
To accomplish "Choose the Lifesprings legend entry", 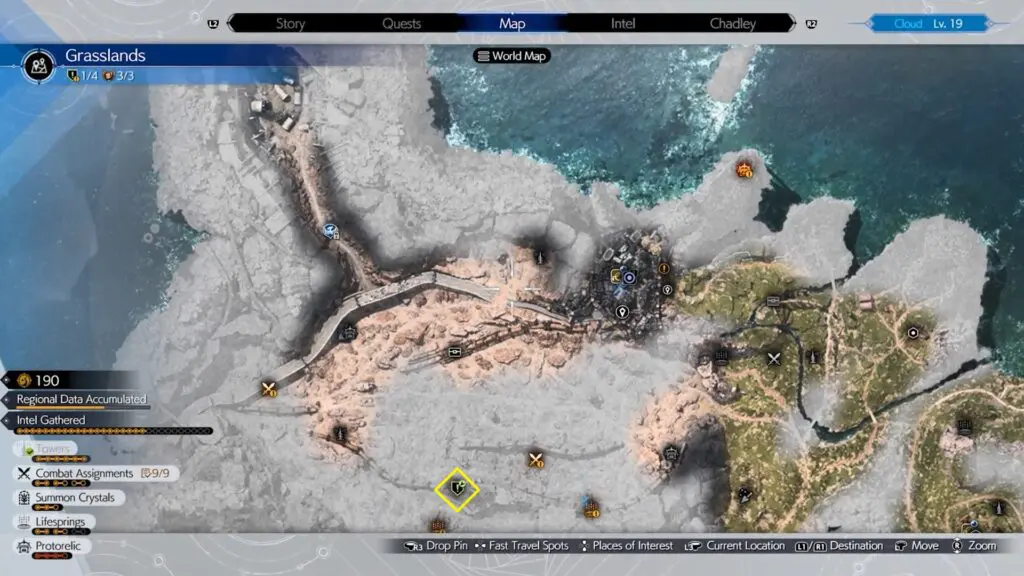I will pyautogui.click(x=64, y=522).
